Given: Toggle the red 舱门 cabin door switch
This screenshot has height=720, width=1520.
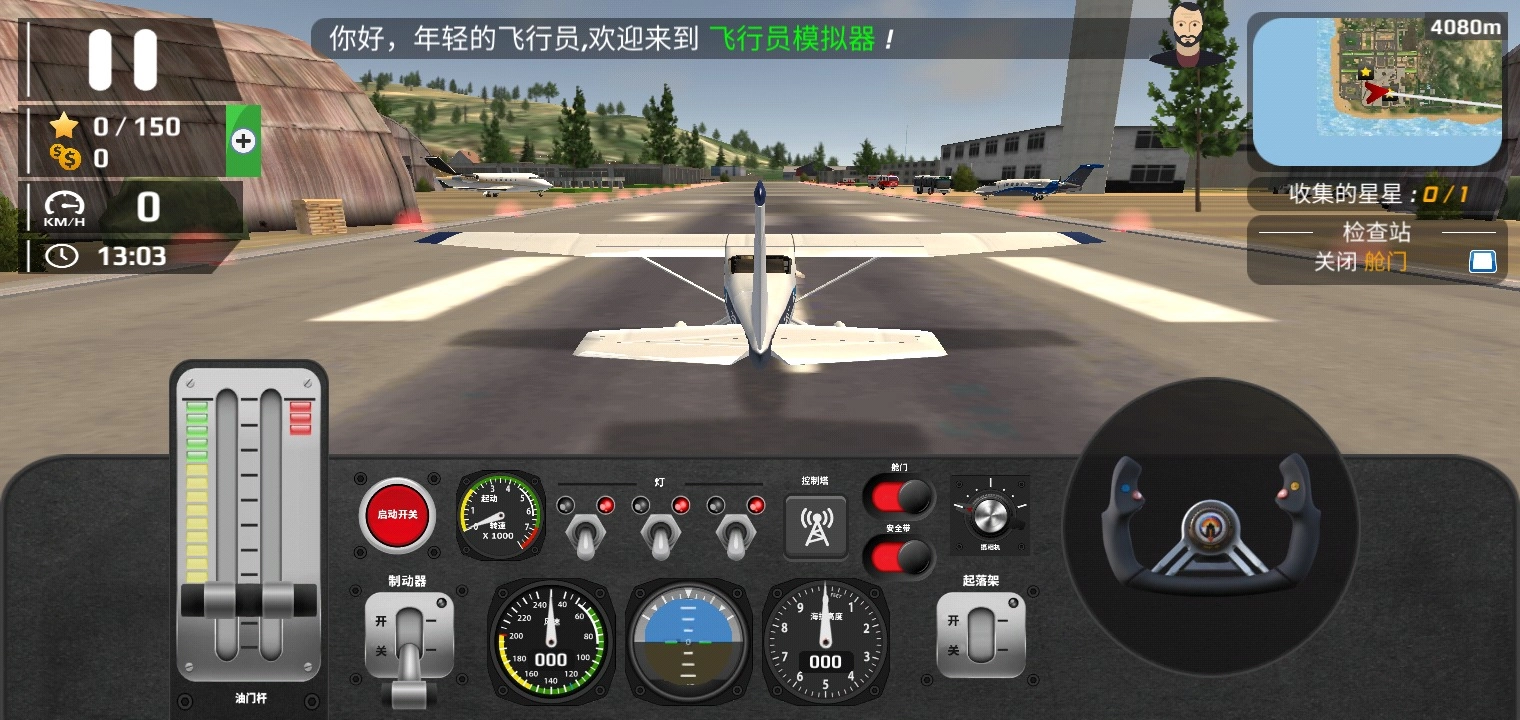Looking at the screenshot, I should (898, 494).
